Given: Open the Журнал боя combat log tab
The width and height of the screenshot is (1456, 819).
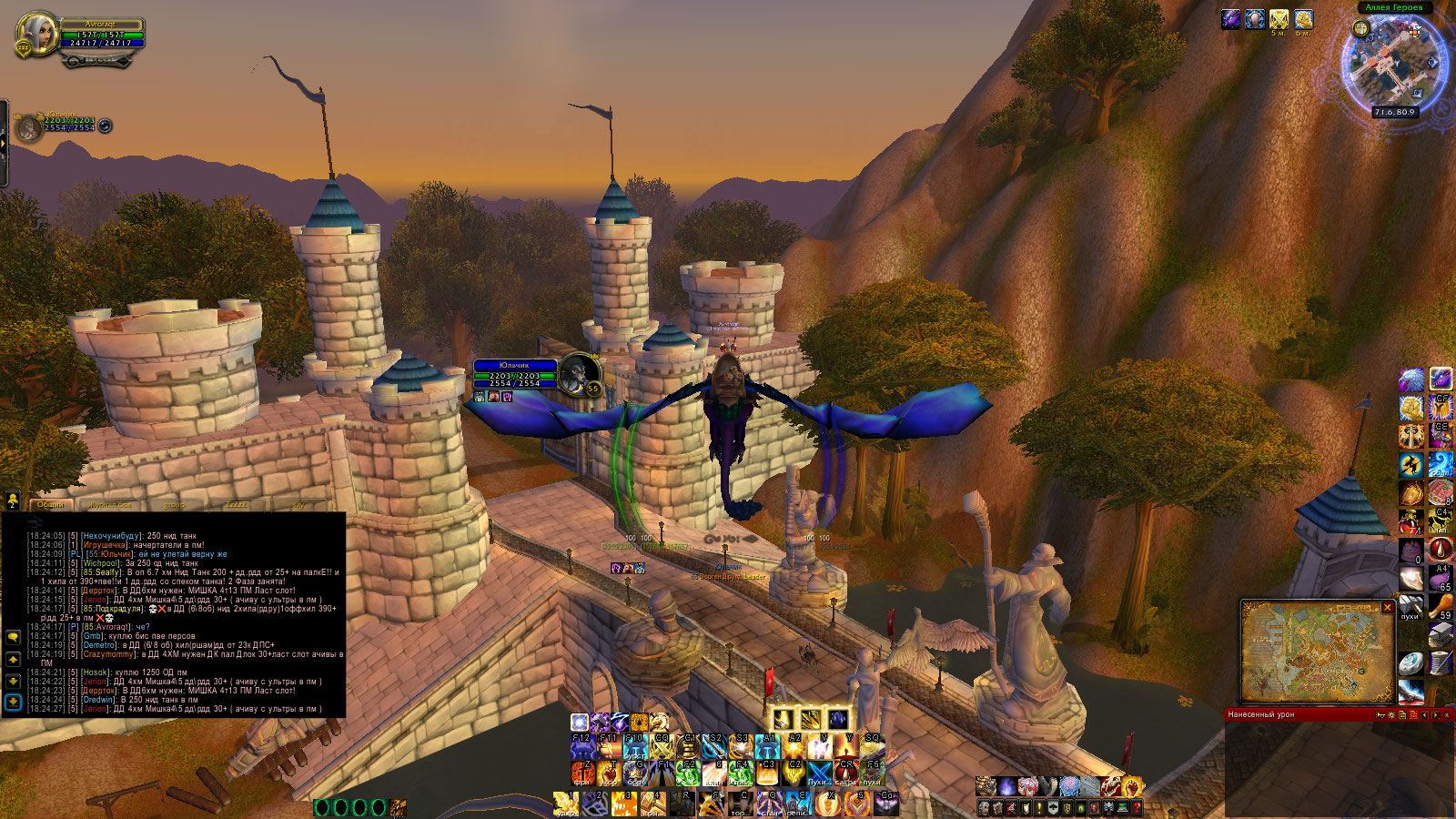Looking at the screenshot, I should [x=109, y=504].
